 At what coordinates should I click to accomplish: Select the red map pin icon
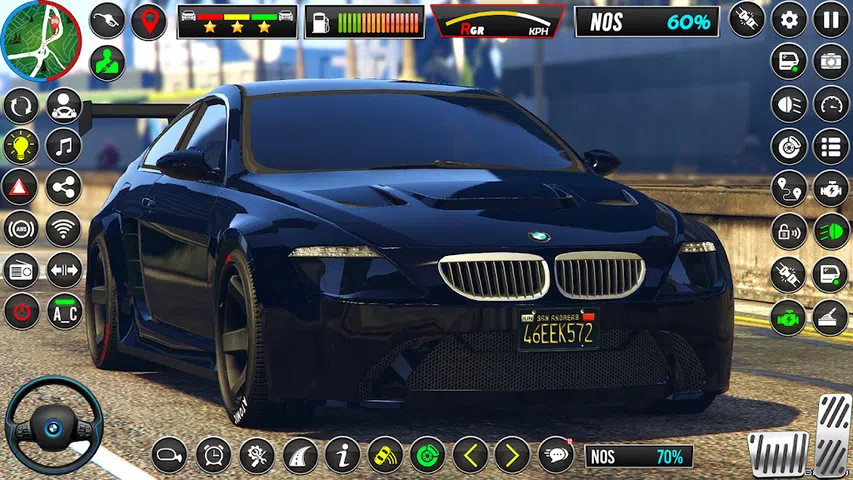tap(149, 20)
